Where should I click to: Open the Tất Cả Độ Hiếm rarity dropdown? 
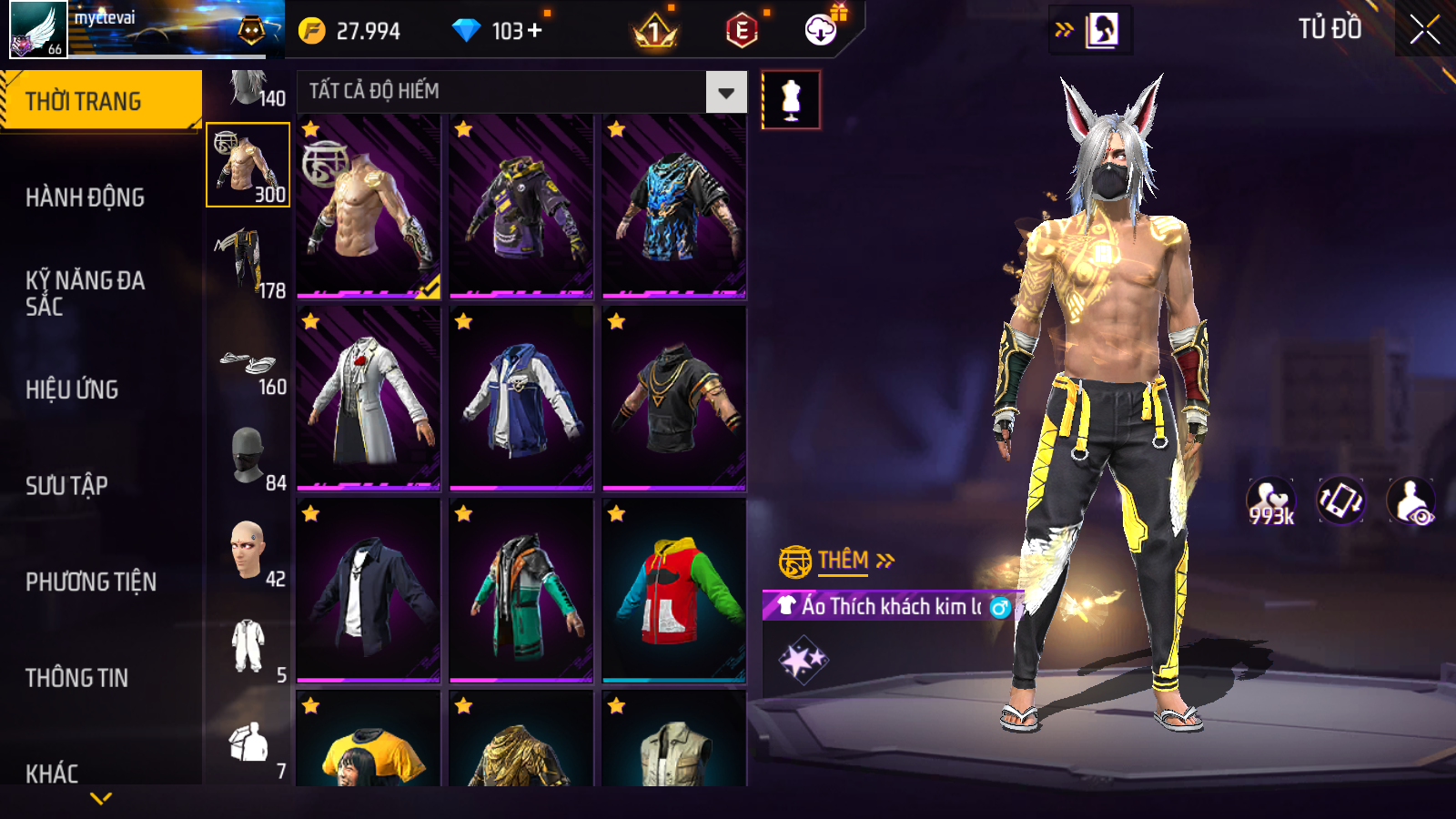[x=725, y=92]
